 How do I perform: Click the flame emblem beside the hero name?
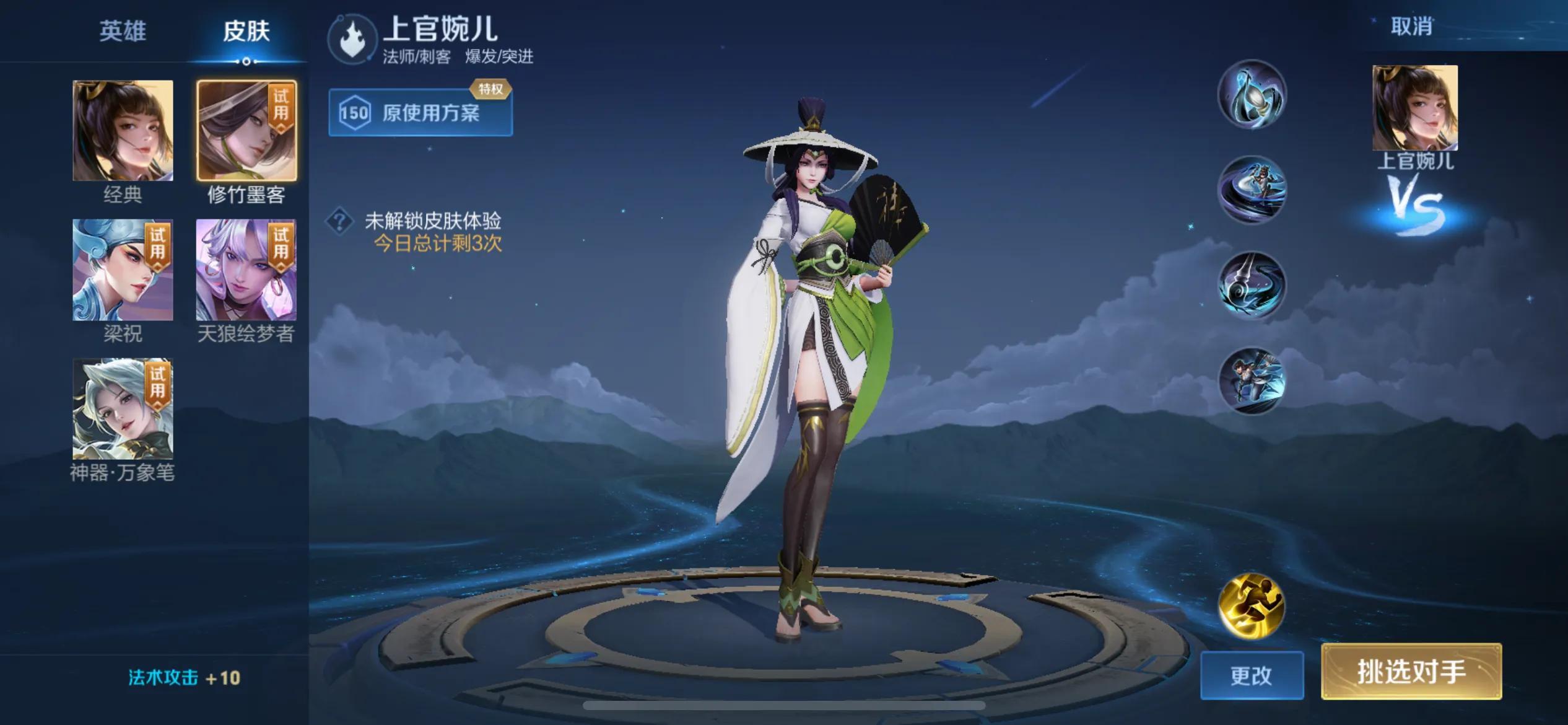[352, 40]
